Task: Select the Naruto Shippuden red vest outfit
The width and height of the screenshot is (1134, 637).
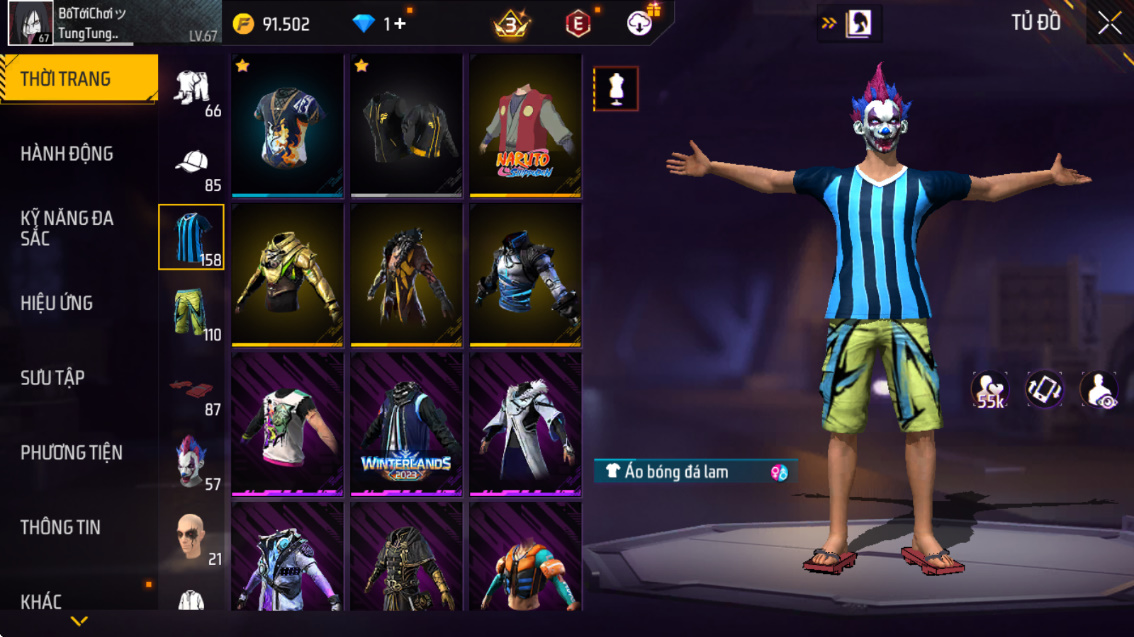Action: point(525,125)
